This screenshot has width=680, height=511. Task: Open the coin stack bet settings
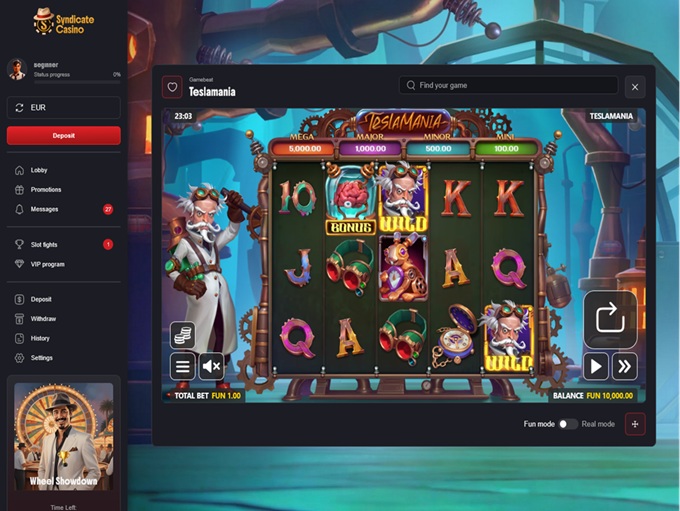[x=182, y=335]
